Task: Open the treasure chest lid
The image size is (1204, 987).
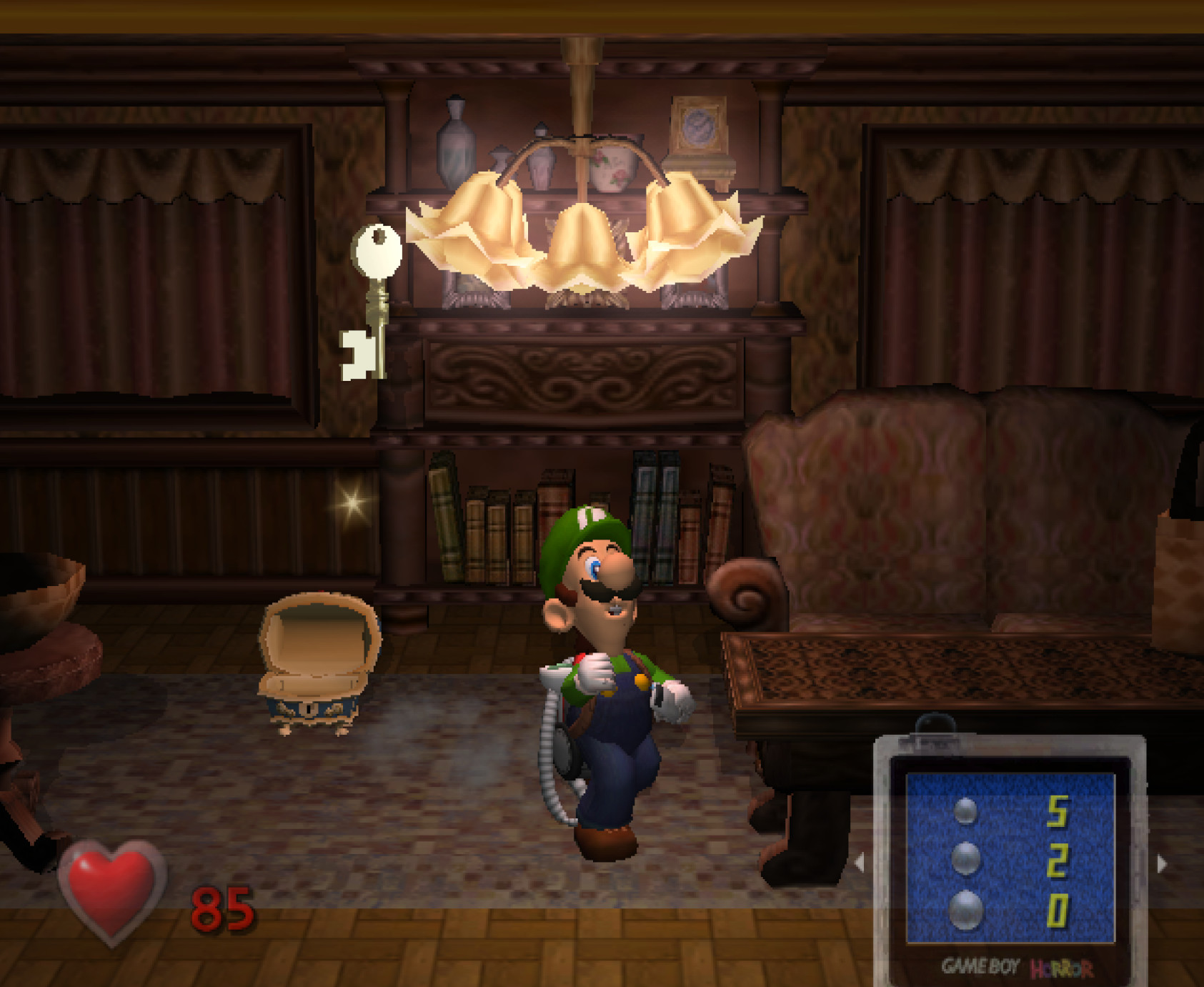Action: [x=320, y=636]
